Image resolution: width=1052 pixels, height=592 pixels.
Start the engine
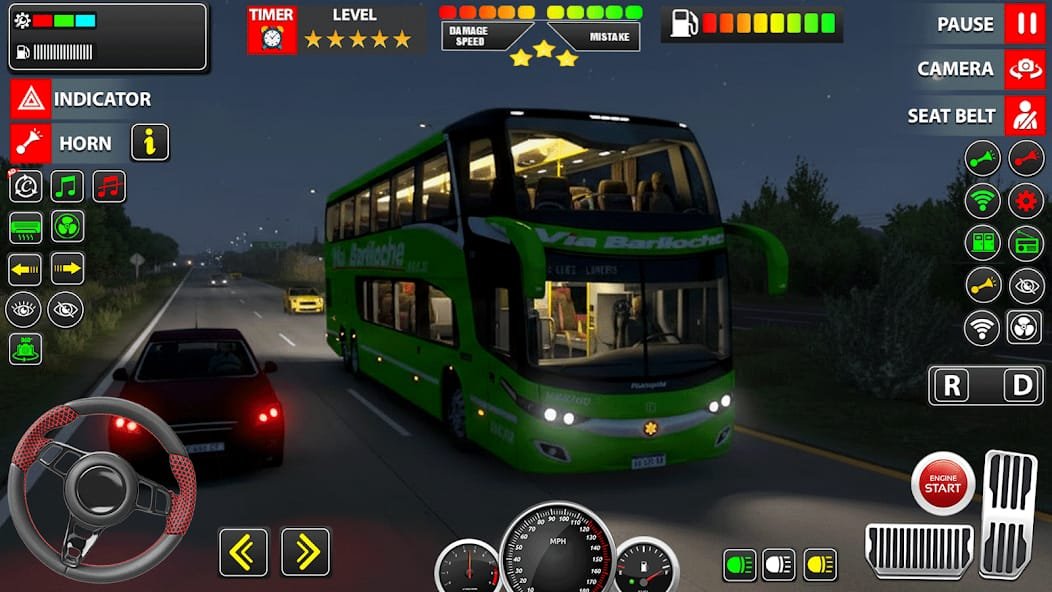[942, 484]
